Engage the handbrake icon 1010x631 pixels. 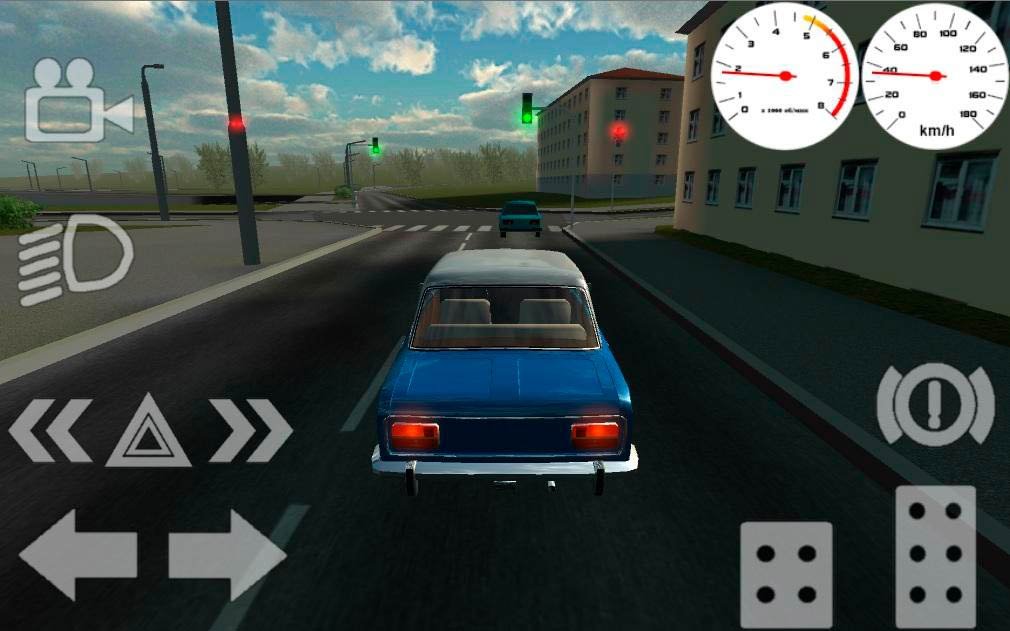point(935,404)
